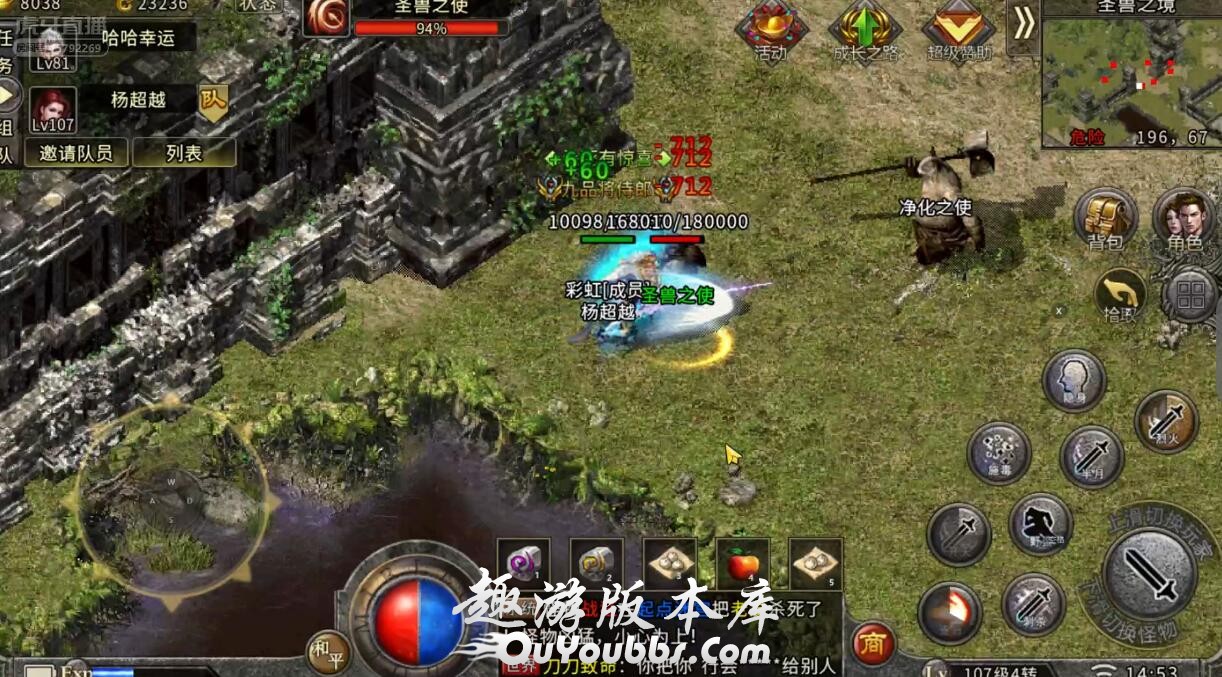Open the four-square grid menu button
The image size is (1222, 677).
click(x=1191, y=295)
